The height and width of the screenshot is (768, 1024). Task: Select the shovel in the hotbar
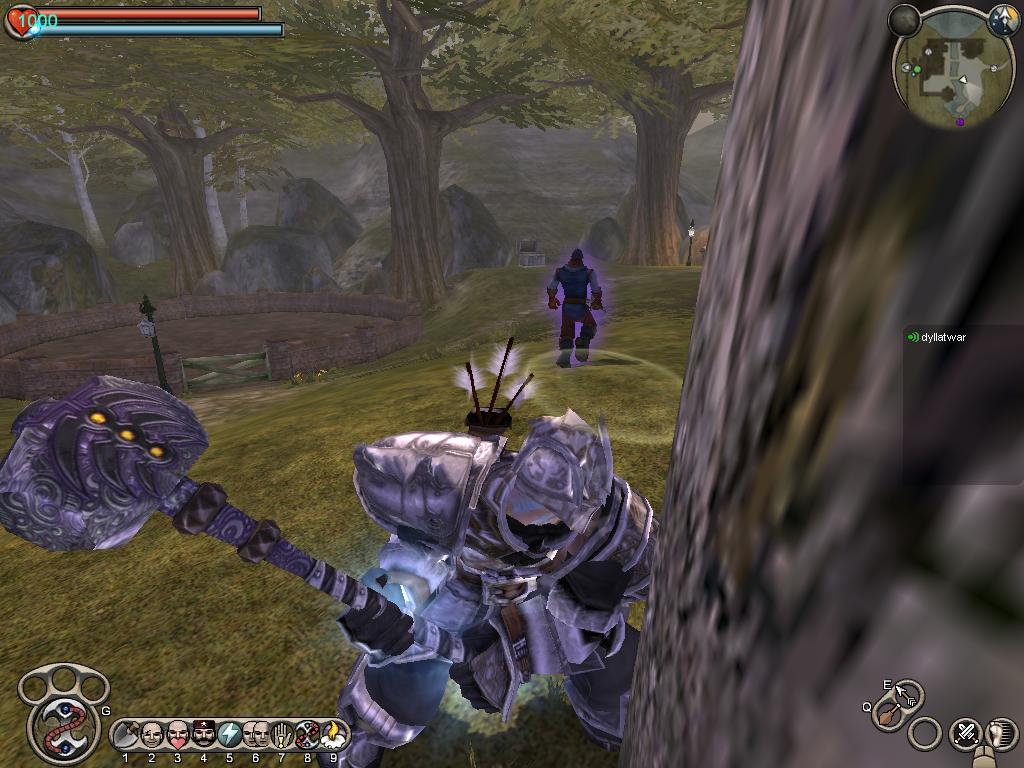tap(126, 735)
